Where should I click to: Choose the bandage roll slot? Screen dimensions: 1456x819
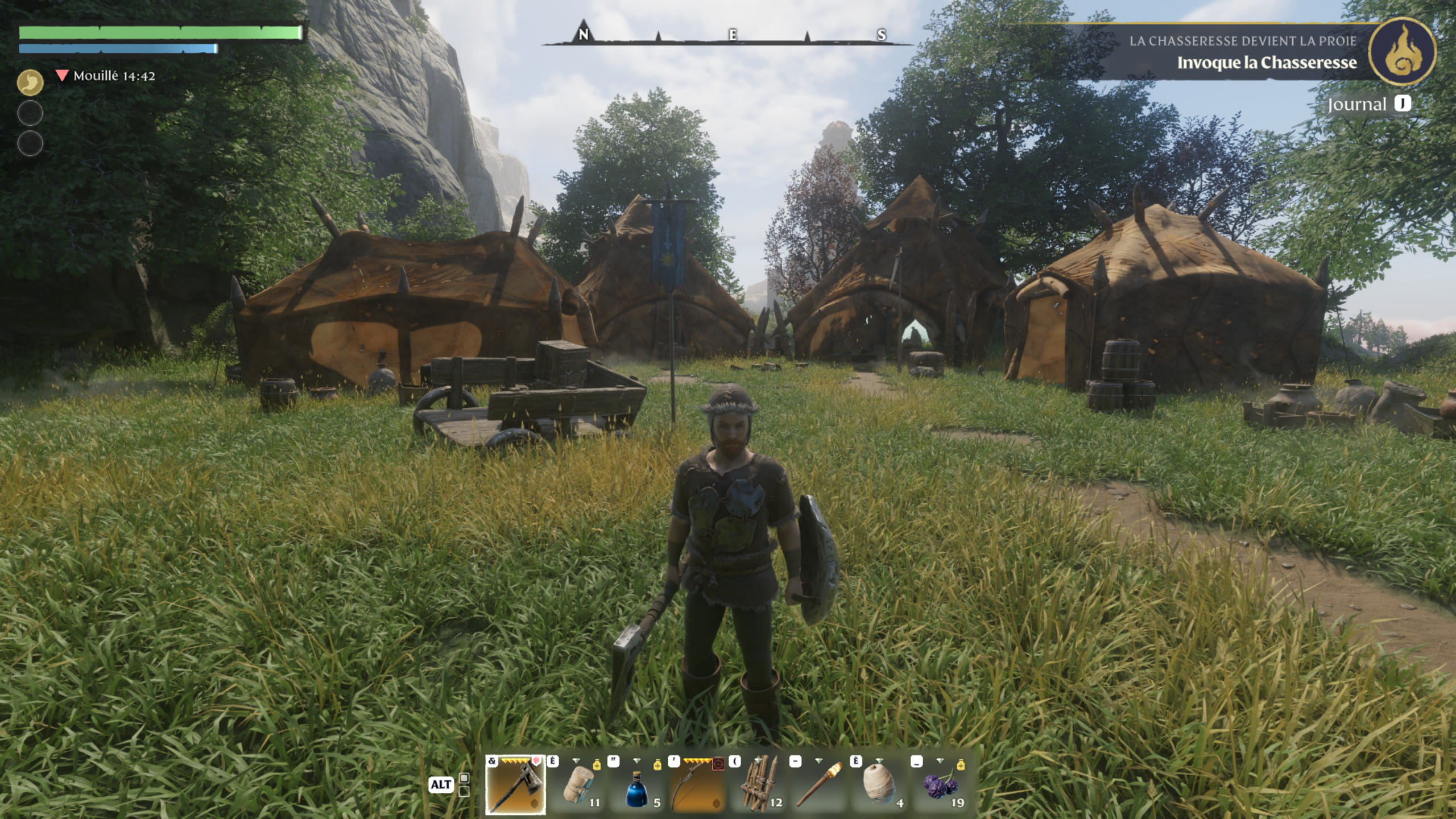point(577,785)
